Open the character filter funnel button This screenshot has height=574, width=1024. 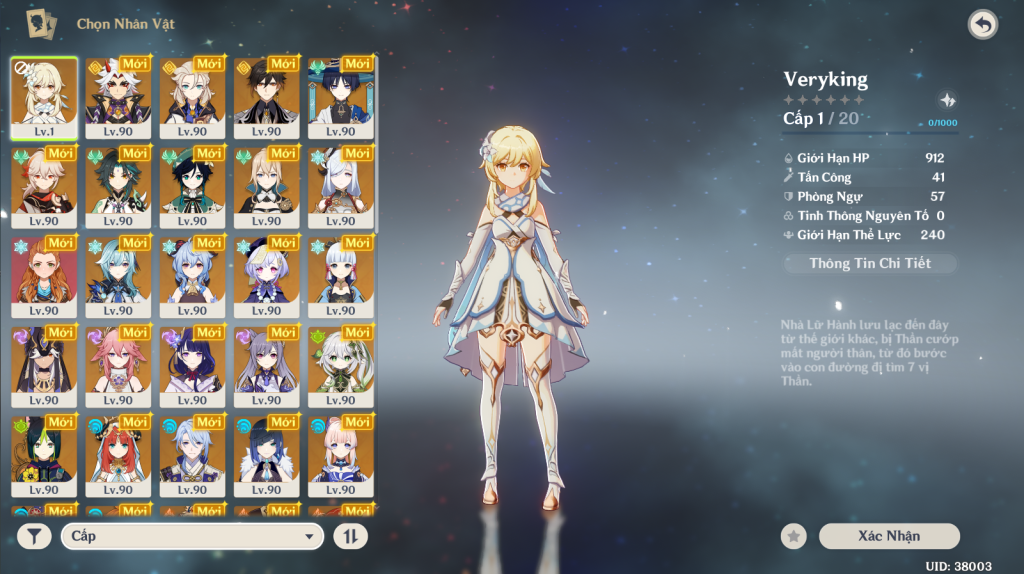coord(34,537)
